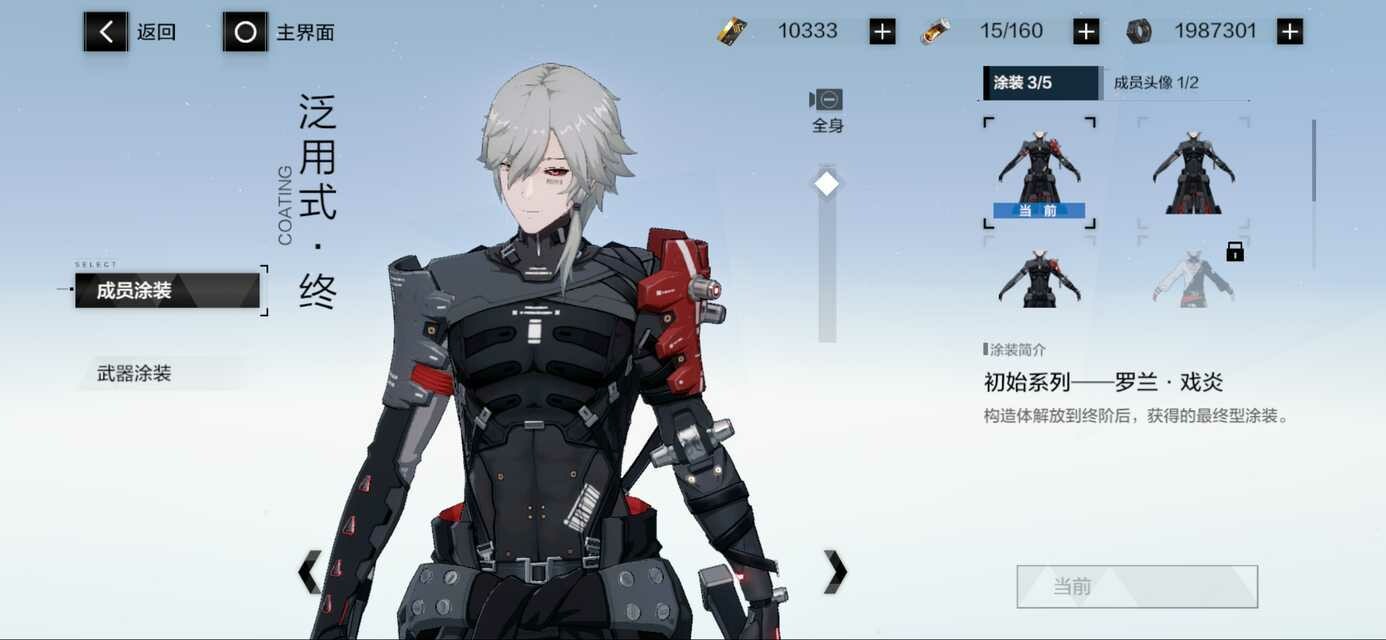The height and width of the screenshot is (640, 1386).
Task: Open the 主界面 main menu
Action: point(279,32)
